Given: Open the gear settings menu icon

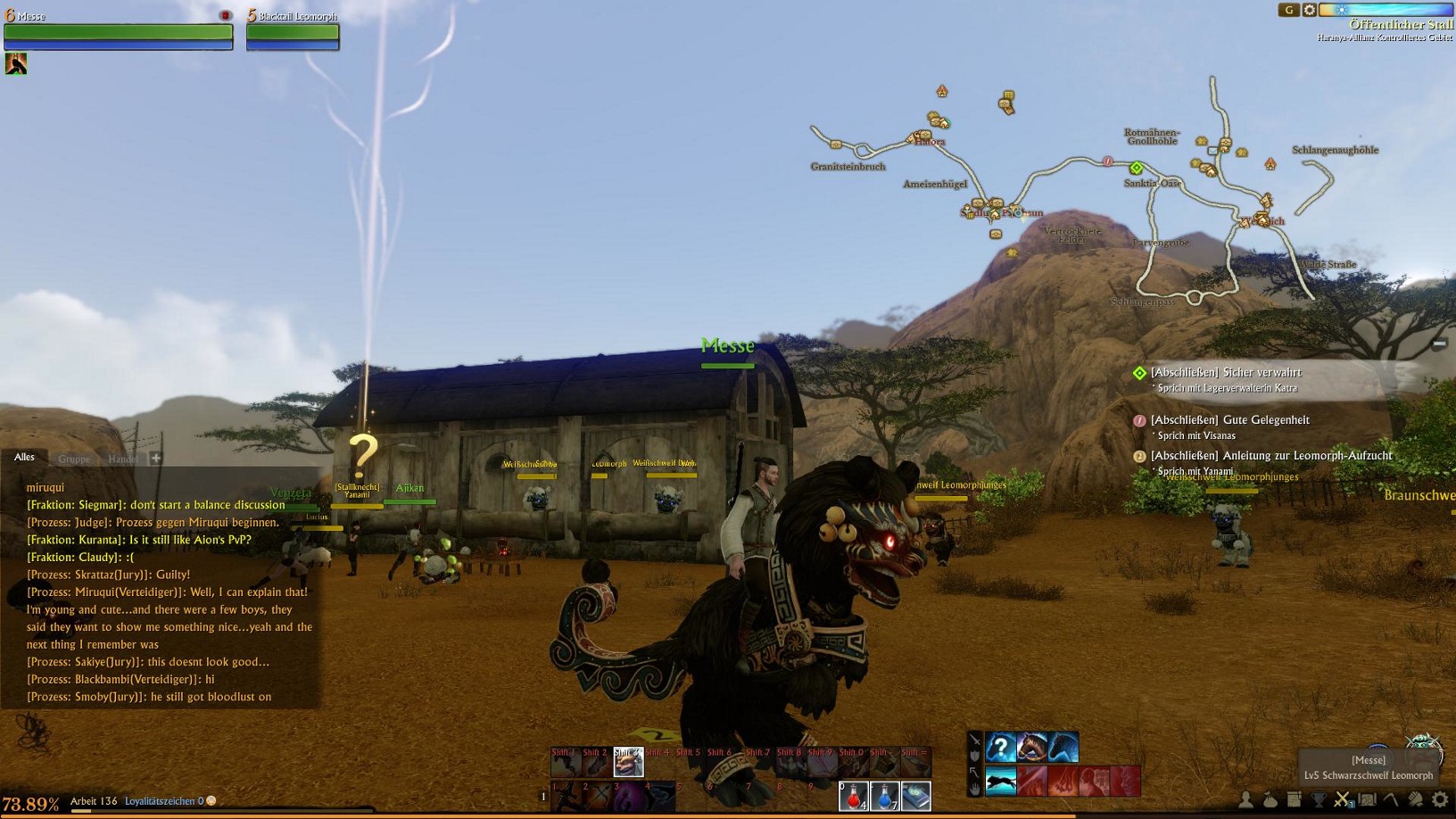Looking at the screenshot, I should (1439, 799).
